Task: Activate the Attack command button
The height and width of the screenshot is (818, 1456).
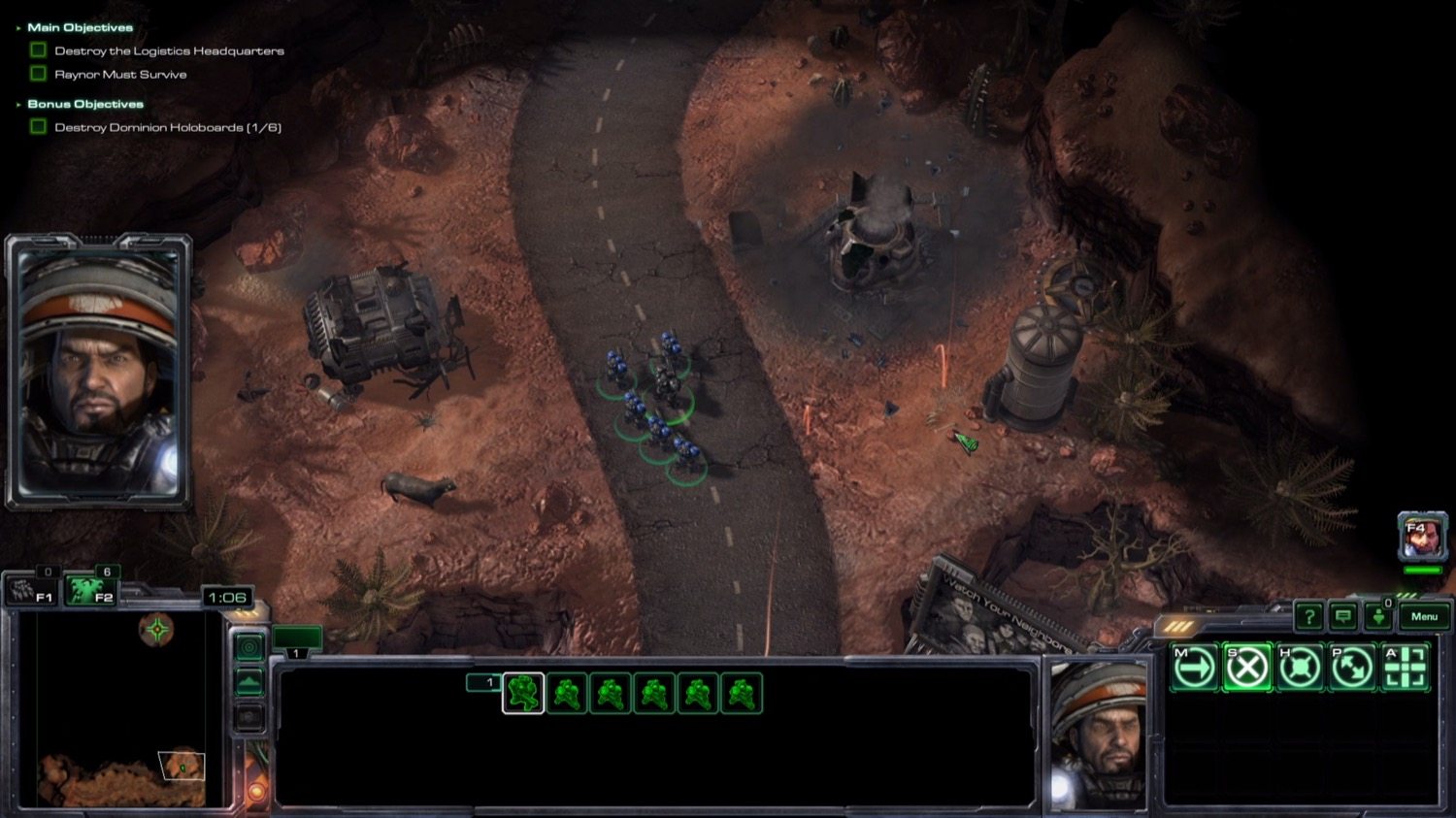Action: click(x=1405, y=668)
